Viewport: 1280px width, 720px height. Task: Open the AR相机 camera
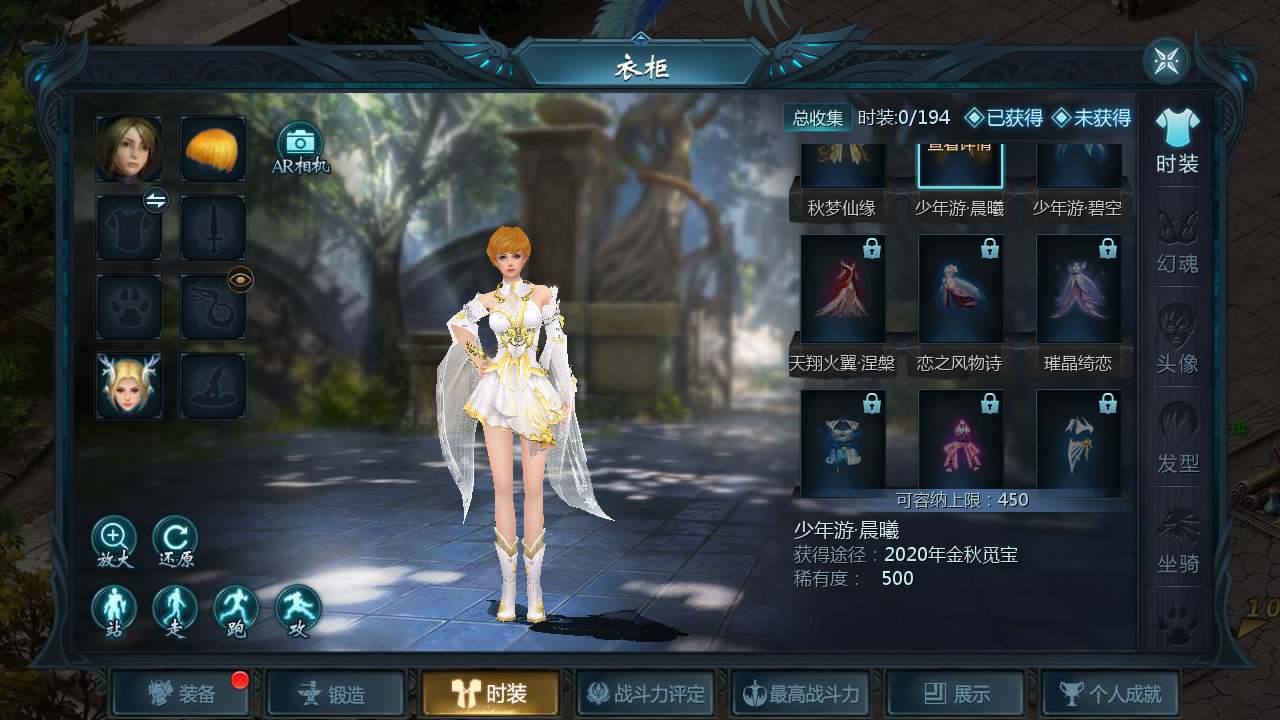299,146
